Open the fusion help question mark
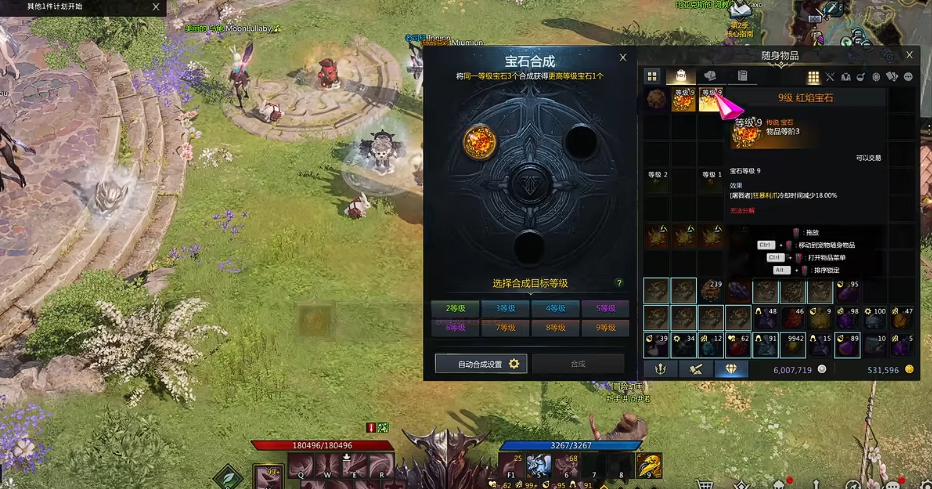This screenshot has height=489, width=932. [619, 283]
